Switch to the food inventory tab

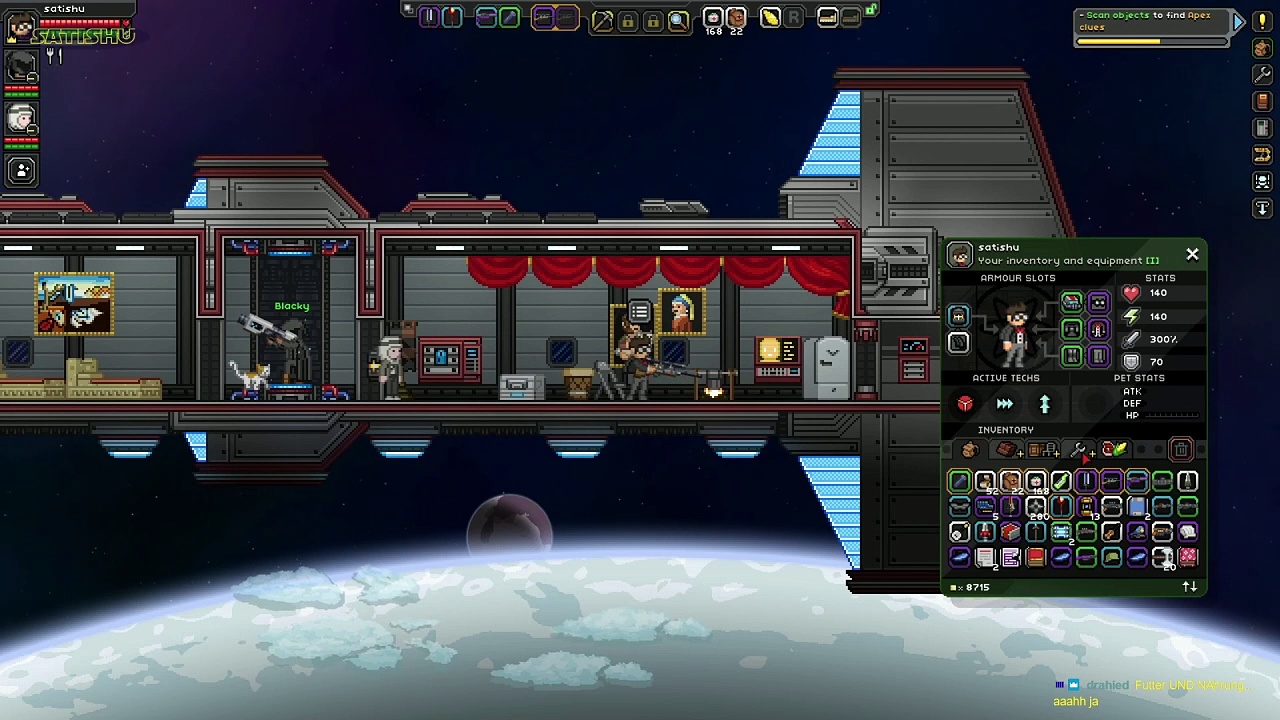point(1114,450)
